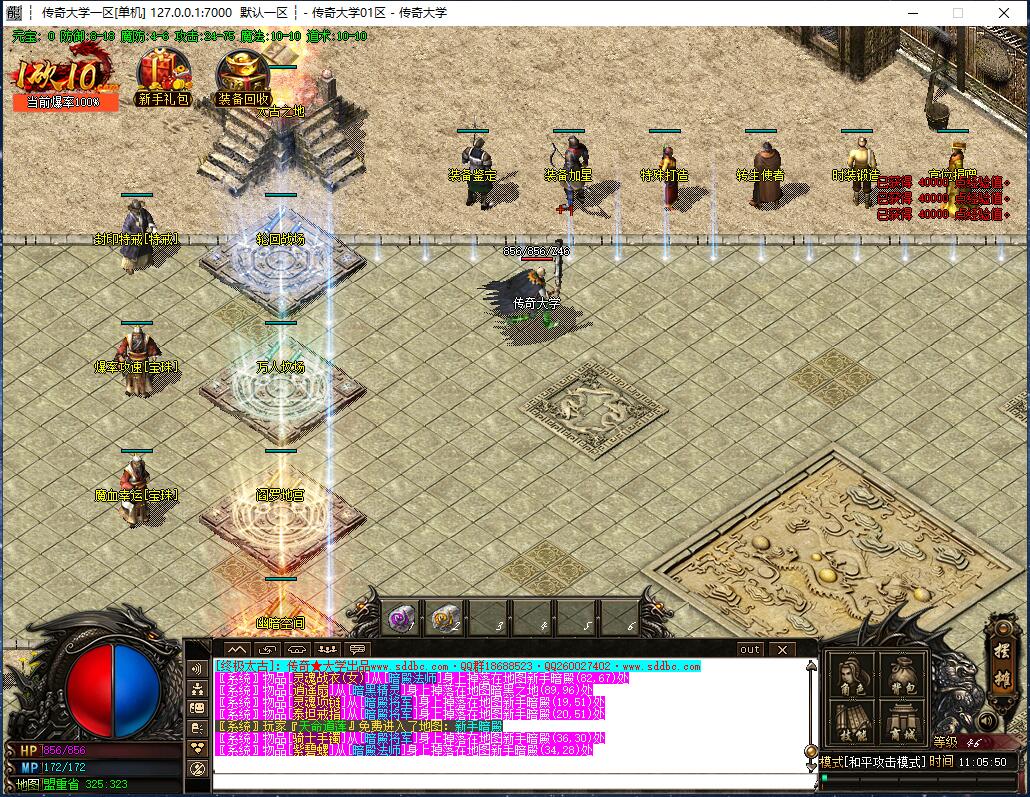1030x797 pixels.
Task: Select the speech bubble chat tab
Action: click(357, 649)
